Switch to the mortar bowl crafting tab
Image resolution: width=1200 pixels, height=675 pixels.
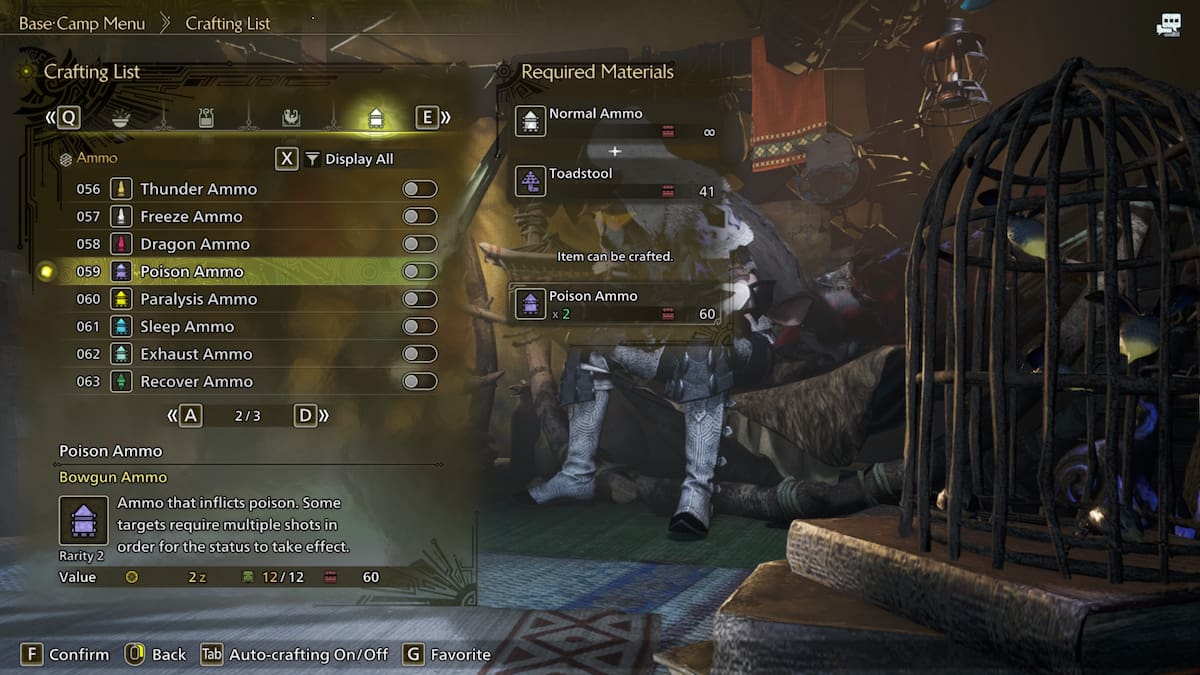point(120,118)
